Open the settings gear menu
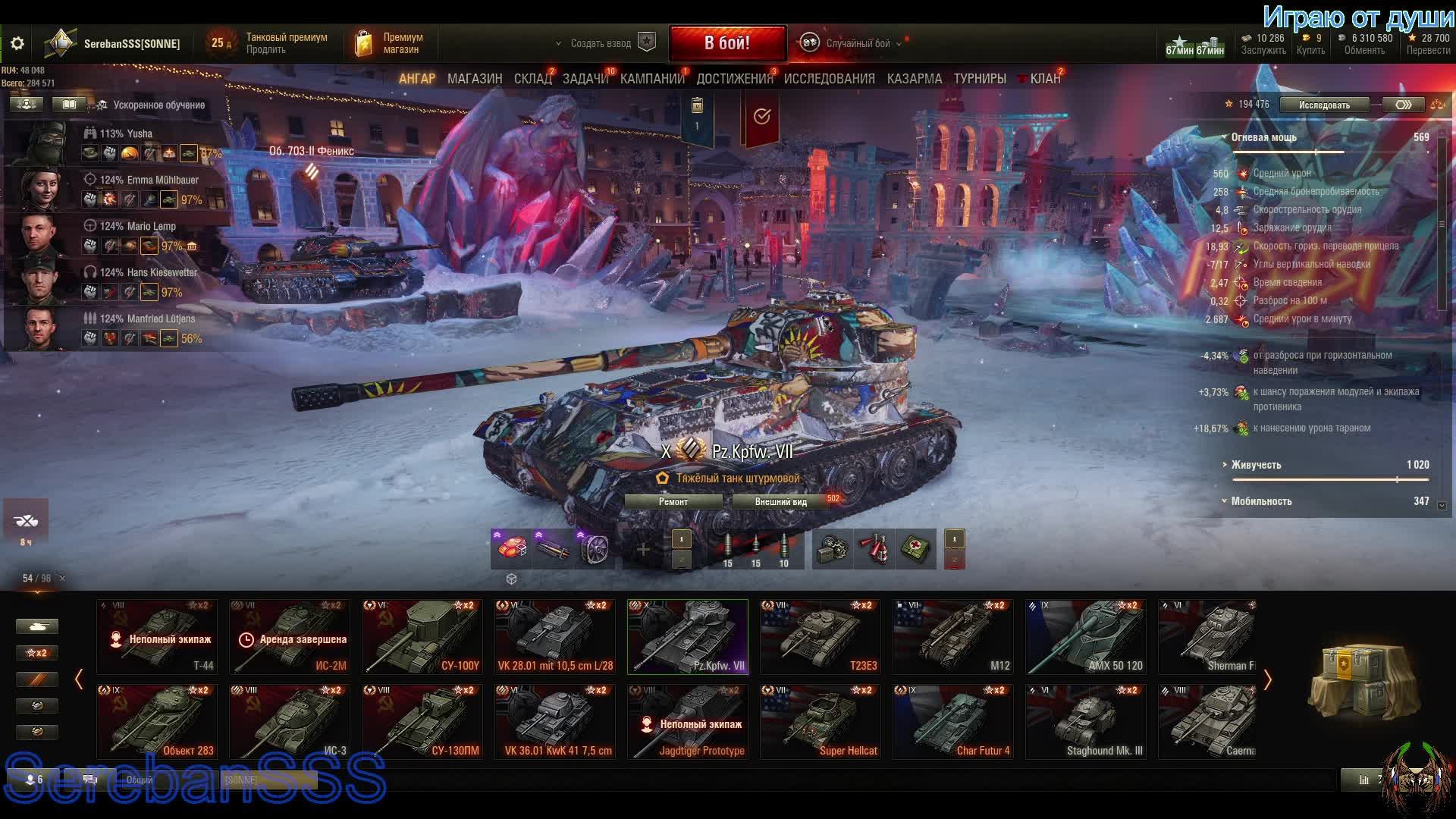Image resolution: width=1456 pixels, height=819 pixels. pos(17,44)
